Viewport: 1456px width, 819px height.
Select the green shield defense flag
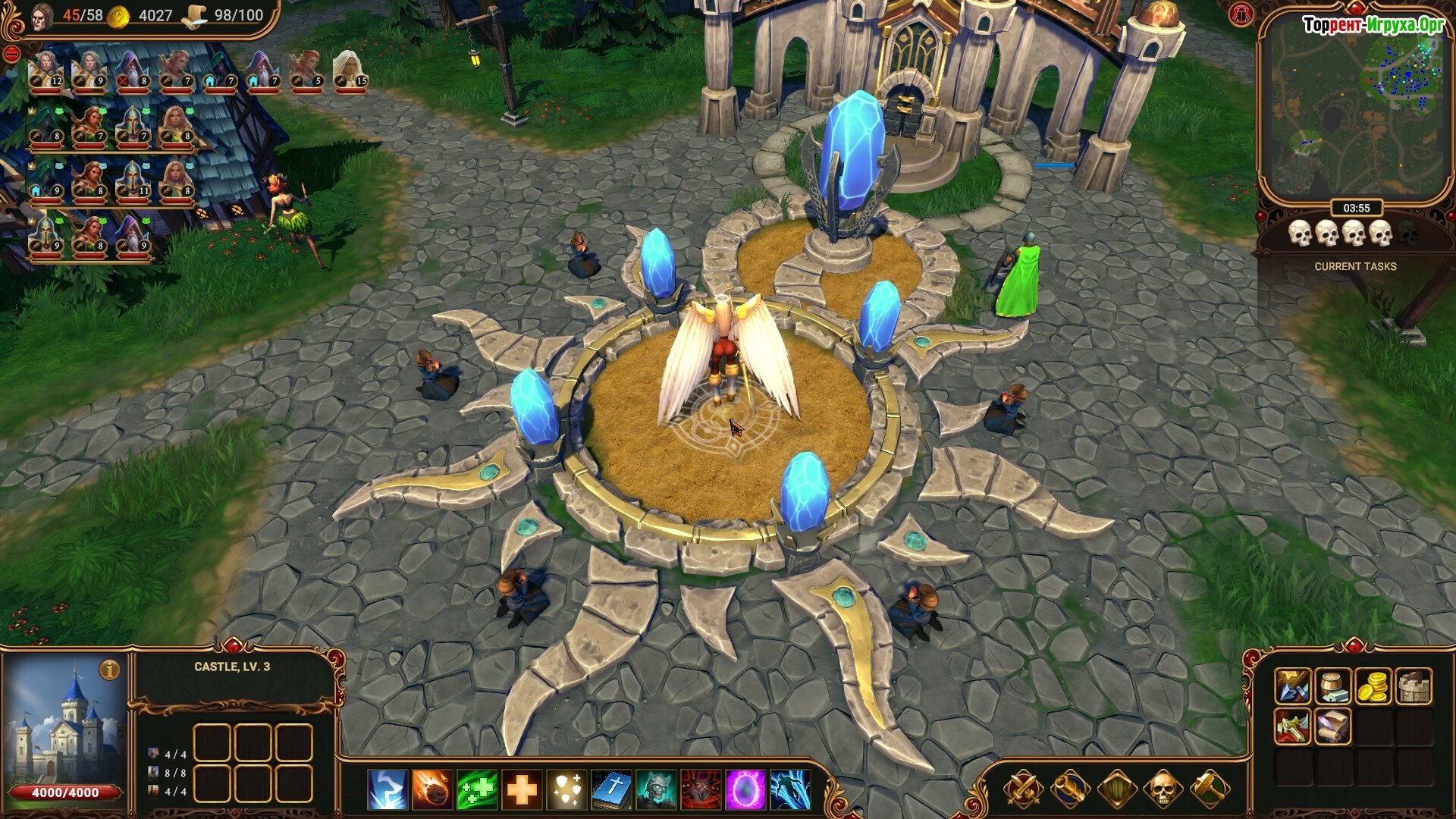[x=1116, y=789]
